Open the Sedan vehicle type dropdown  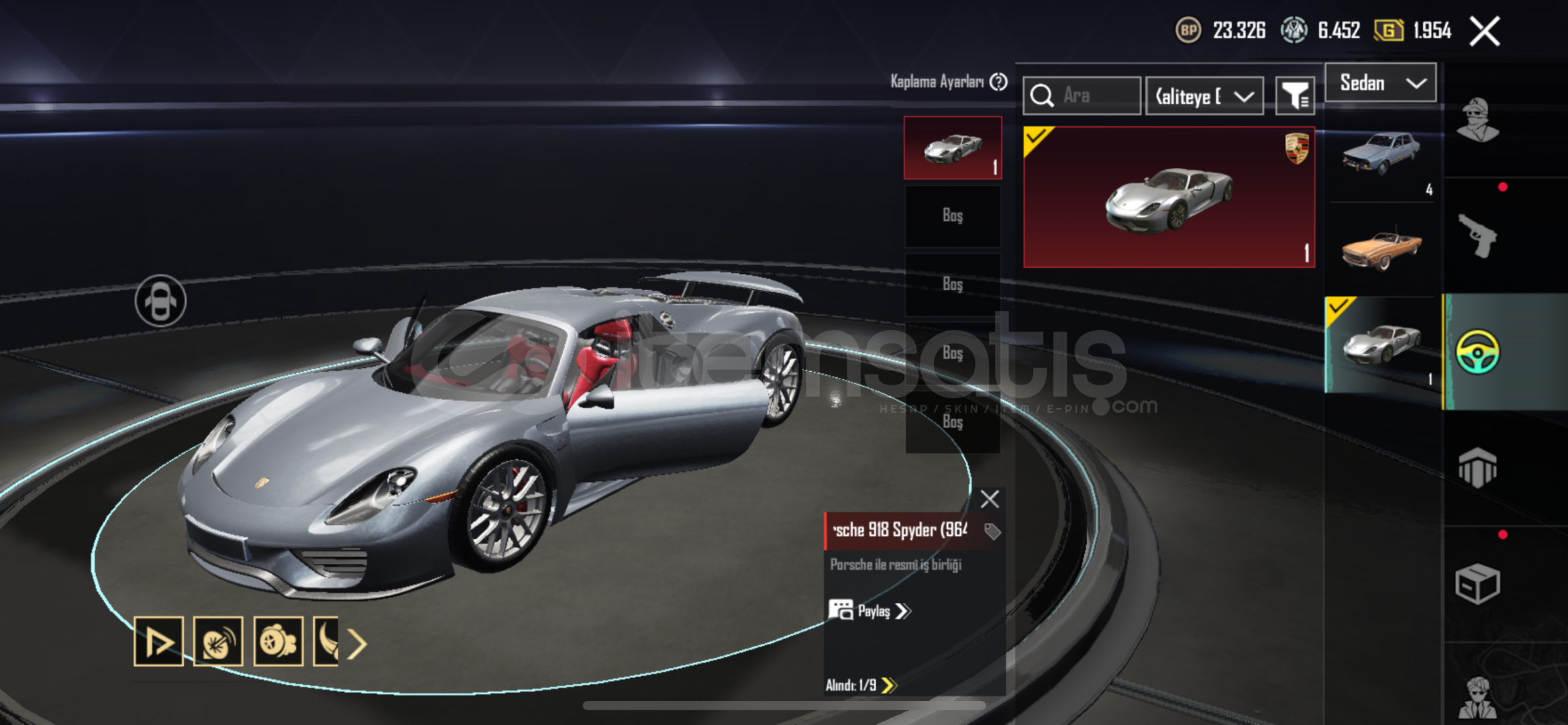pos(1380,83)
